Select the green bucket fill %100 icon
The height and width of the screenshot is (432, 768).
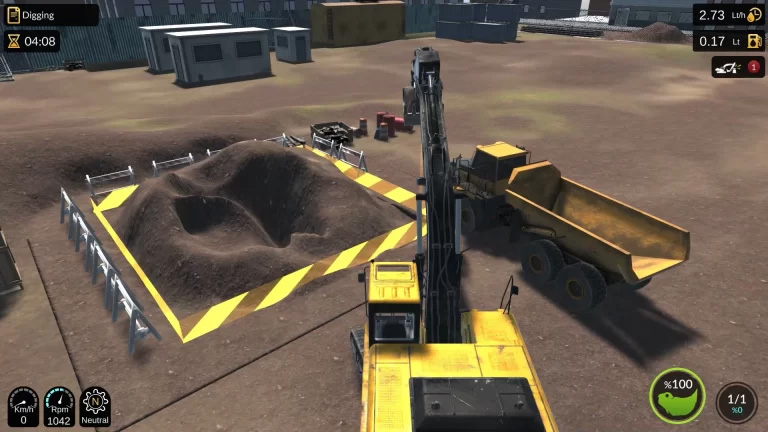click(x=677, y=395)
